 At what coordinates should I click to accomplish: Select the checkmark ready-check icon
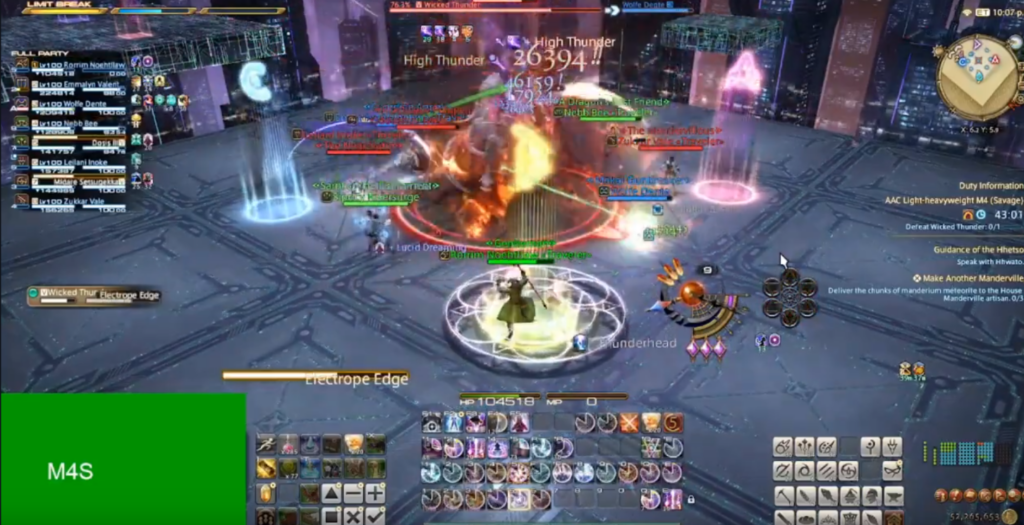[x=375, y=516]
